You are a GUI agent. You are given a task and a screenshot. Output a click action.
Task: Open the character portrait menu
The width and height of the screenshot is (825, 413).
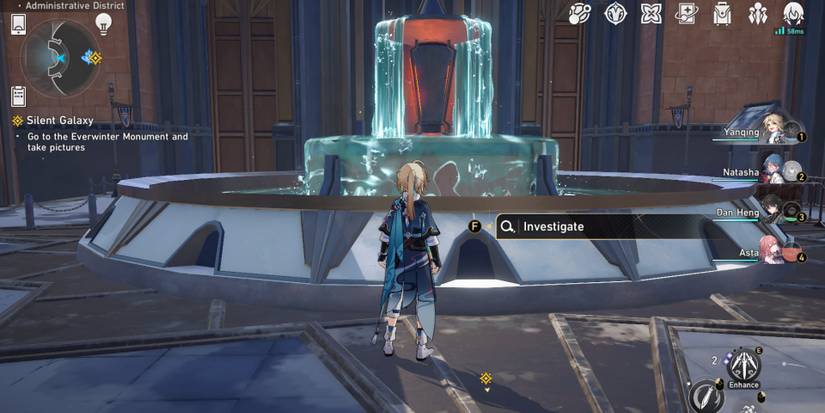794,14
